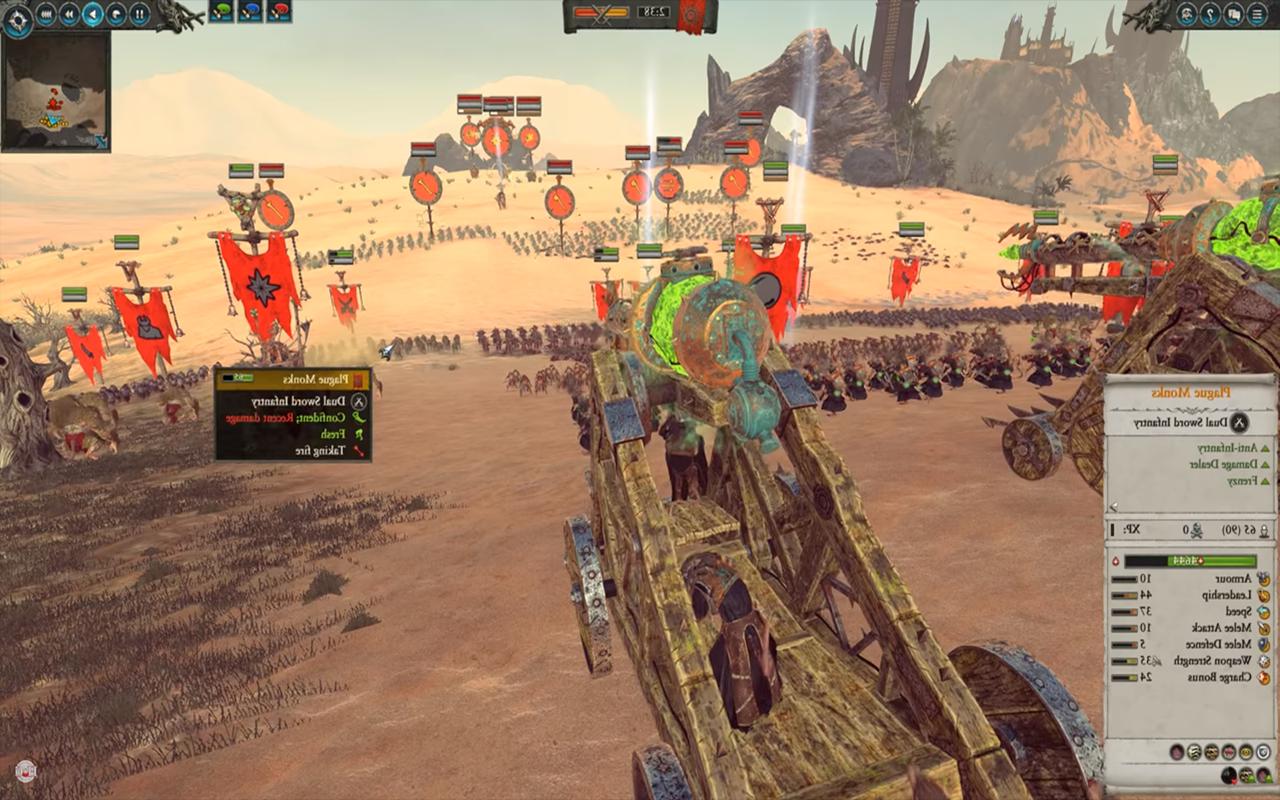Image resolution: width=1280 pixels, height=800 pixels.
Task: Toggle the Damage Dealer attribute marker
Action: point(1265,464)
